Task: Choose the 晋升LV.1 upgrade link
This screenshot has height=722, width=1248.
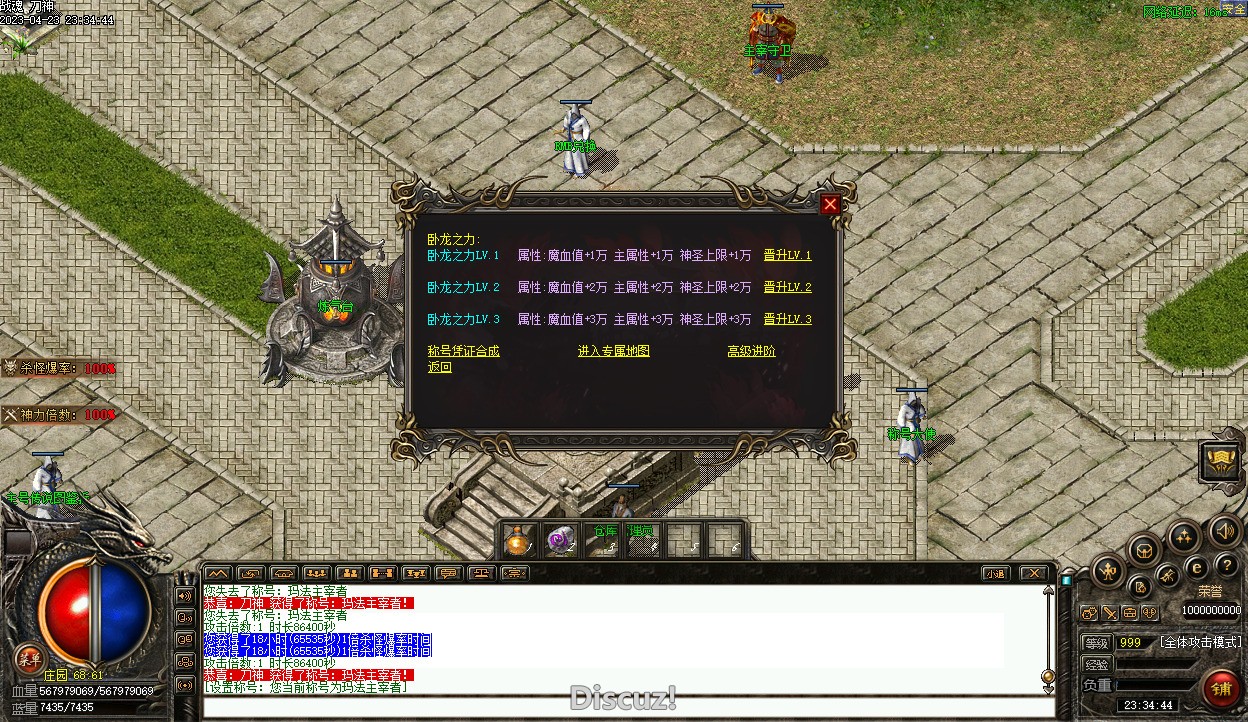Action: pyautogui.click(x=787, y=256)
